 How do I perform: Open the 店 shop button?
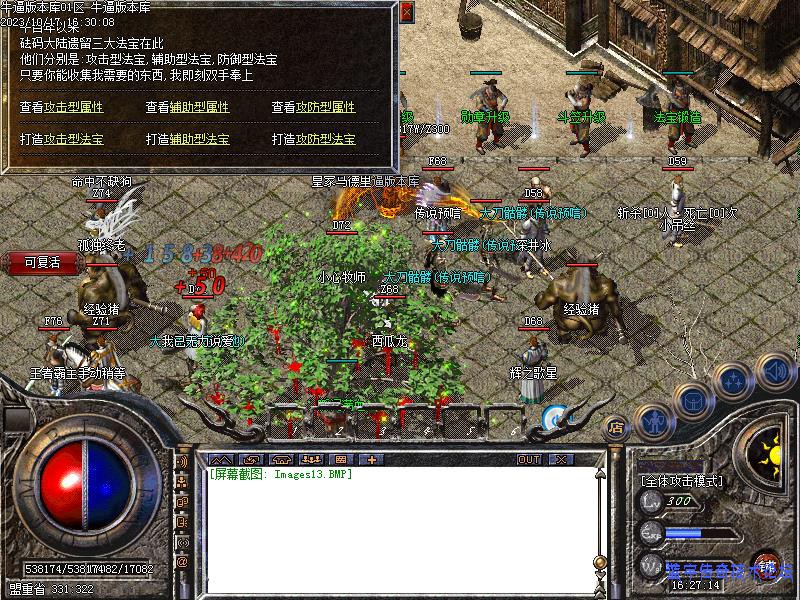(x=616, y=427)
